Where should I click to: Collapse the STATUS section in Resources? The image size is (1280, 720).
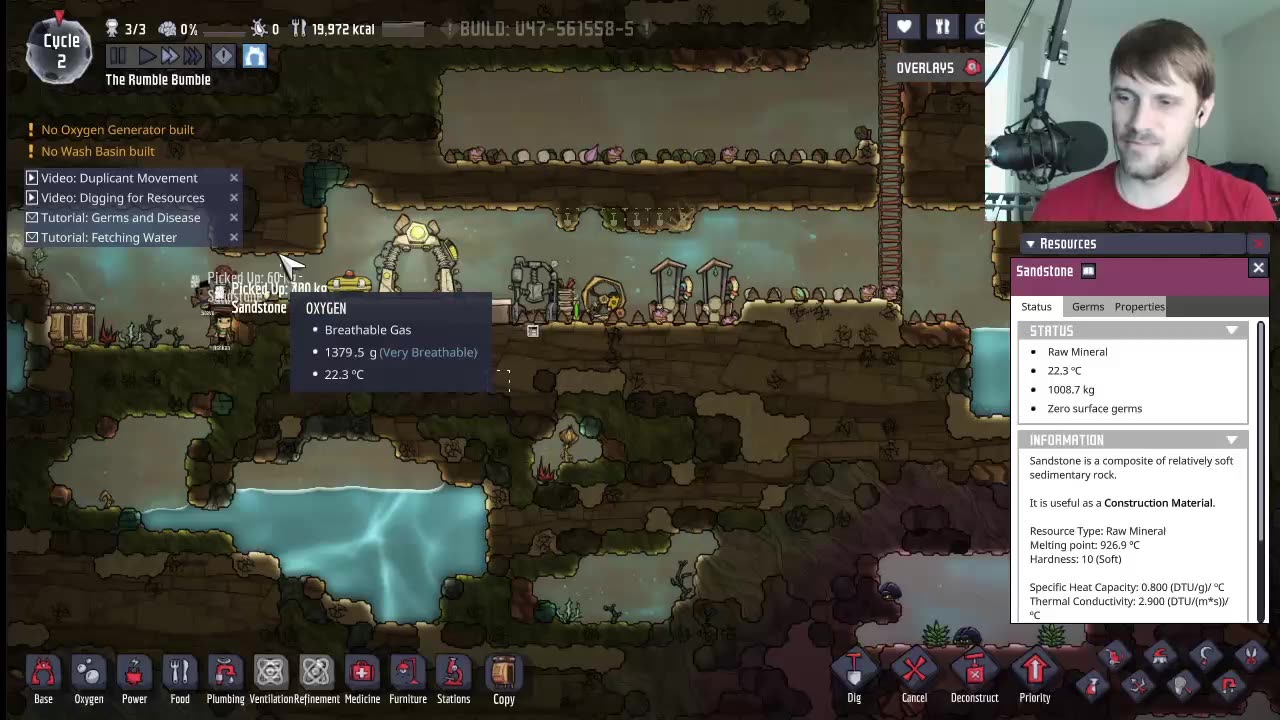[x=1232, y=330]
